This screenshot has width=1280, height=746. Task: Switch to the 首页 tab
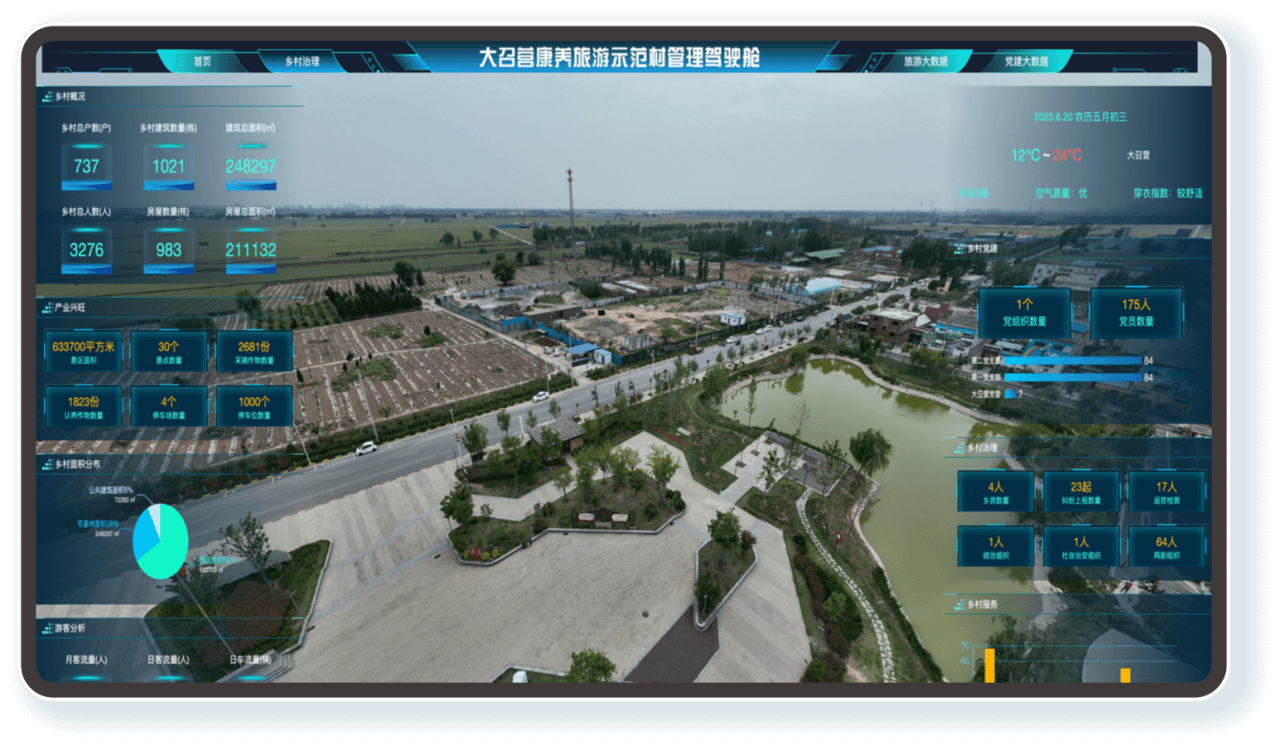(x=203, y=61)
